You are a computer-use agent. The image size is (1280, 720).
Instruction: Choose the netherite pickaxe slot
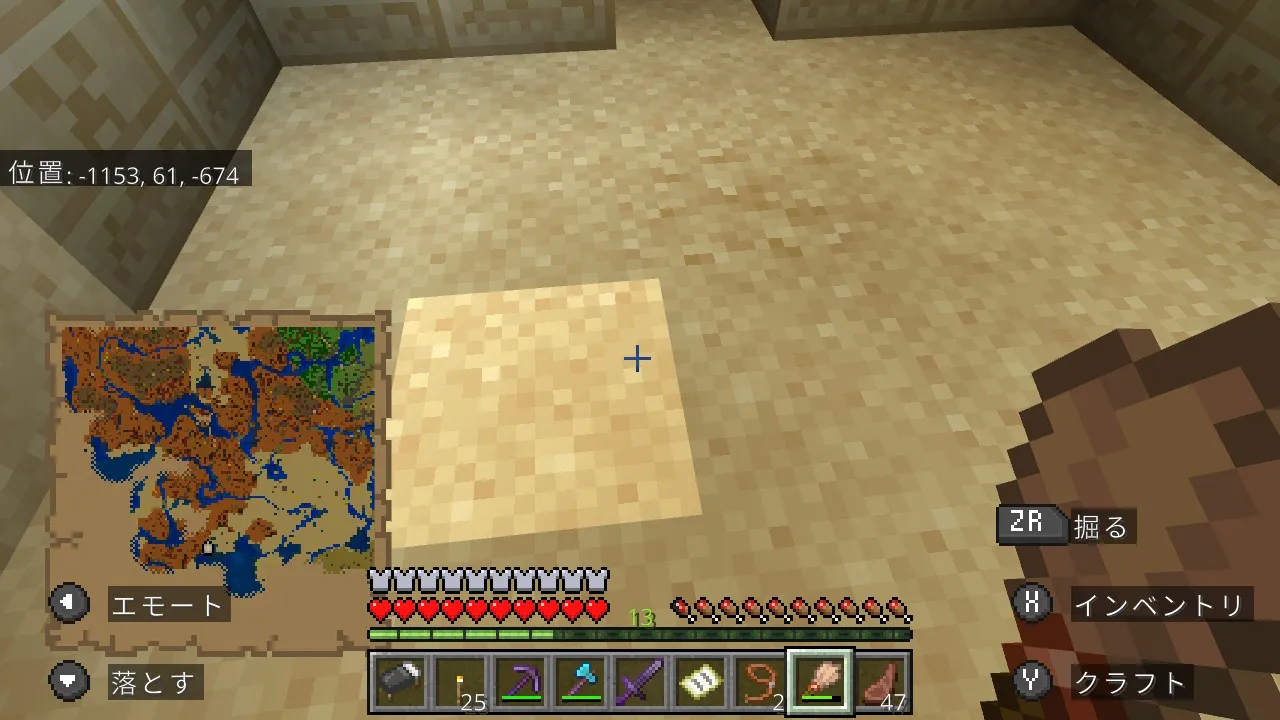(520, 682)
